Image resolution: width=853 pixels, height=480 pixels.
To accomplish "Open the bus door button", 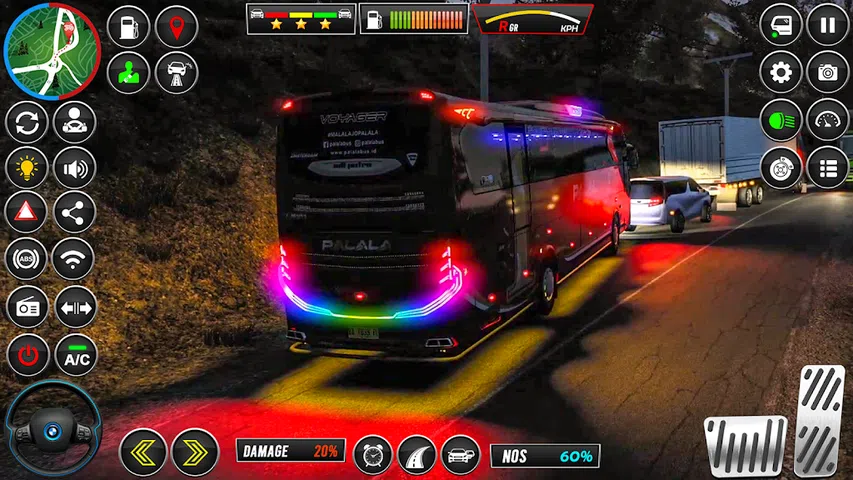I will pos(781,24).
